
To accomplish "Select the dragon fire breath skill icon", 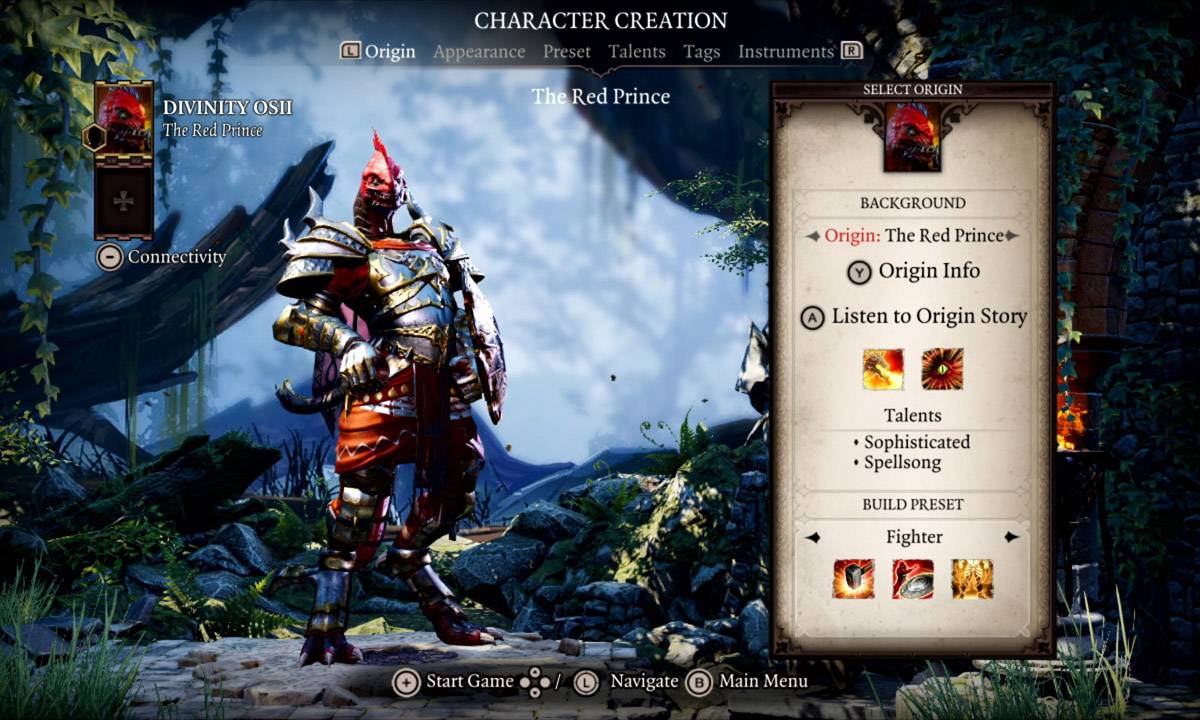I will coord(883,369).
